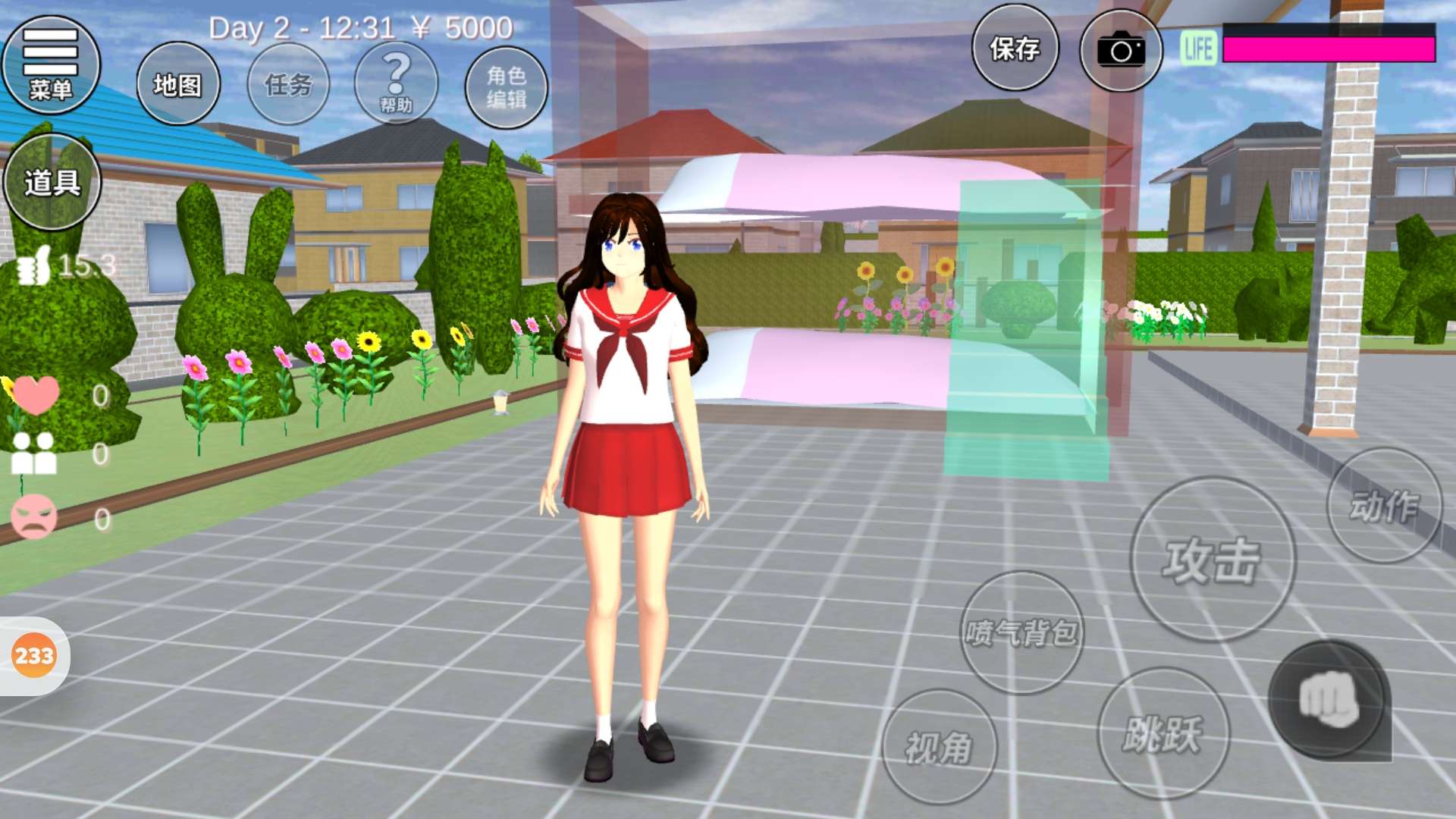The height and width of the screenshot is (819, 1456).
Task: Open 角色编辑 character editor
Action: tap(506, 86)
